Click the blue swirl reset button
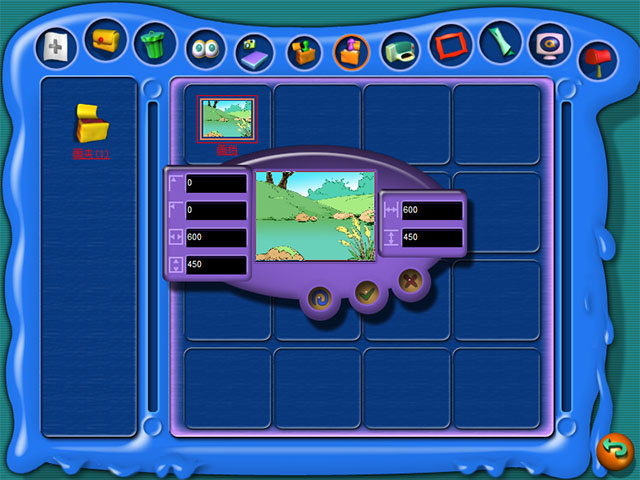The height and width of the screenshot is (480, 640). (321, 298)
